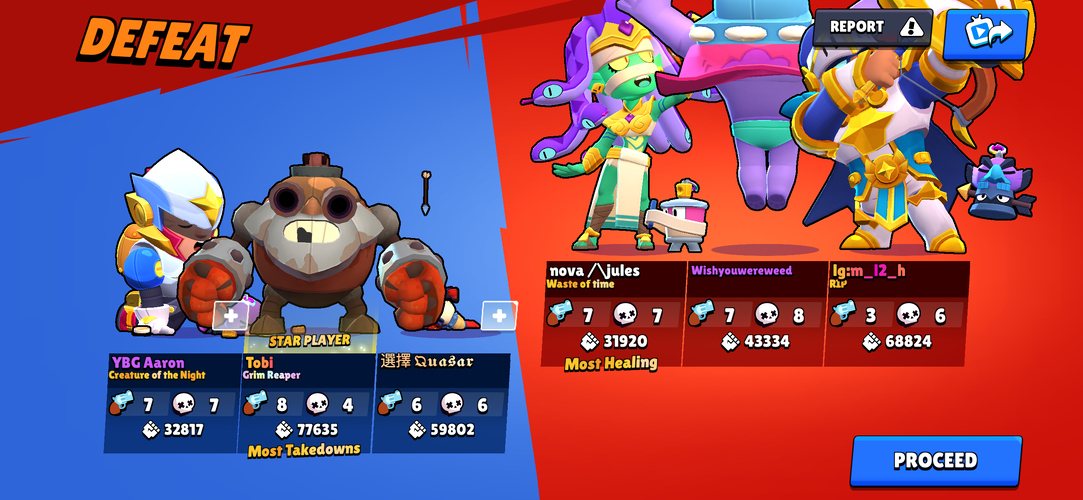
Task: Select YBG Aaron's player stats card
Action: (172, 402)
